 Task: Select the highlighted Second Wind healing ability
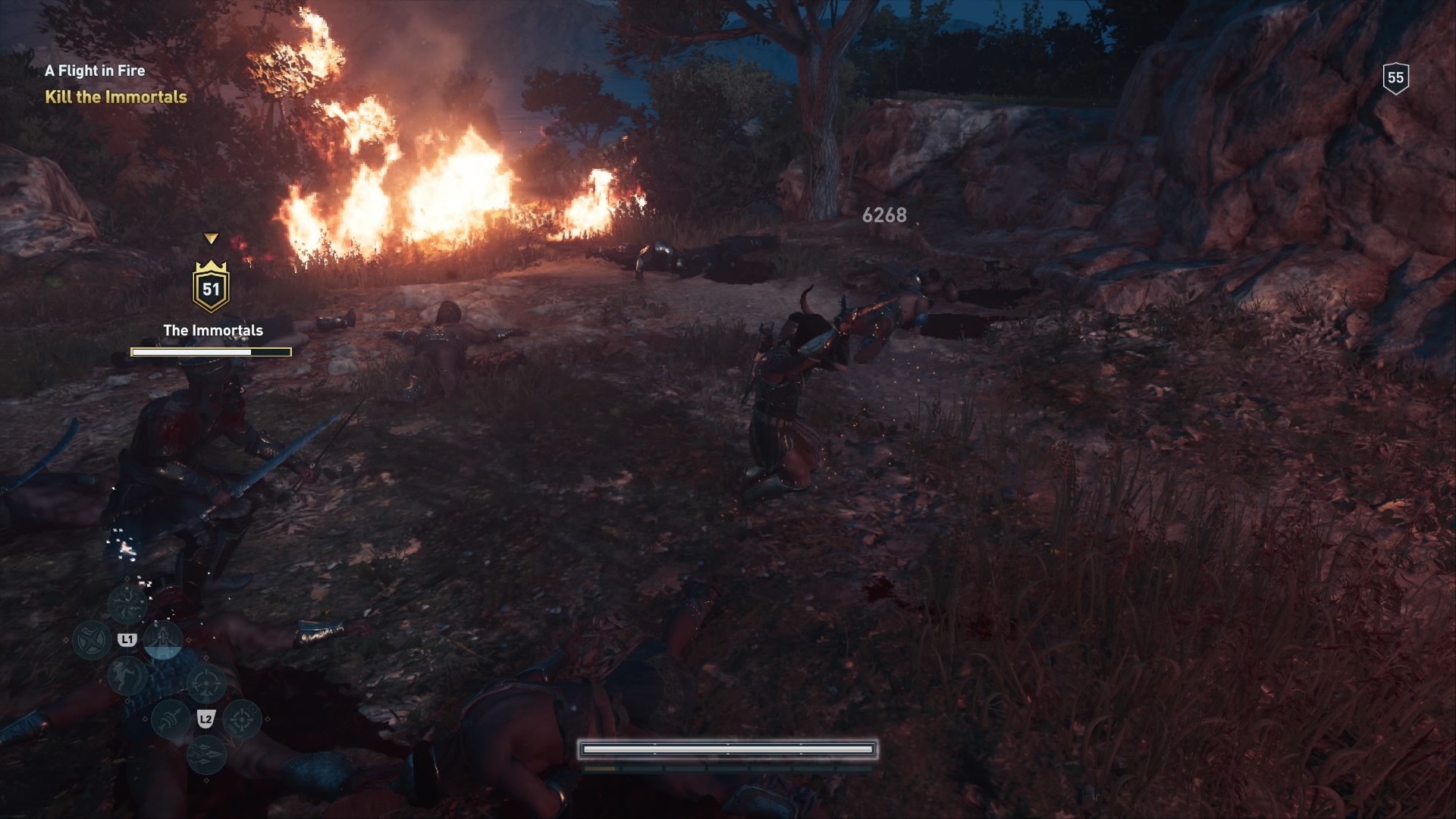click(162, 641)
